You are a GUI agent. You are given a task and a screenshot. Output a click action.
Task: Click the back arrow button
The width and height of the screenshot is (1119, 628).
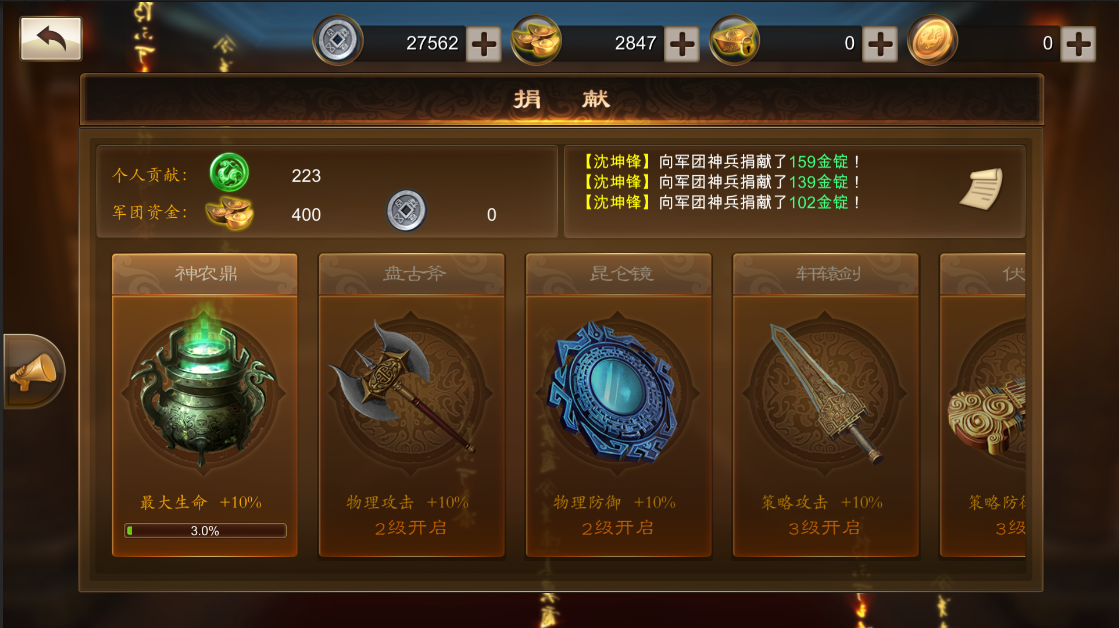pos(51,39)
